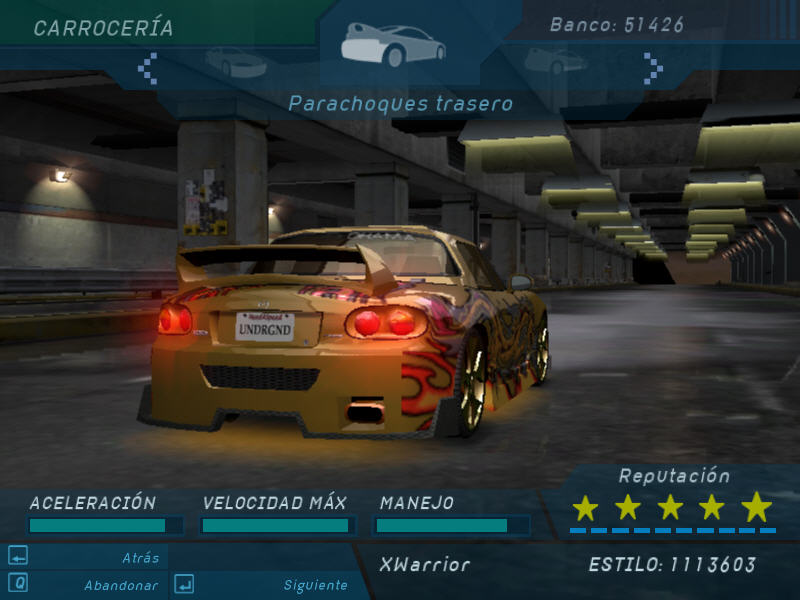Screen dimensions: 800x600
Task: Advance to the next body part category
Action: pos(653,68)
